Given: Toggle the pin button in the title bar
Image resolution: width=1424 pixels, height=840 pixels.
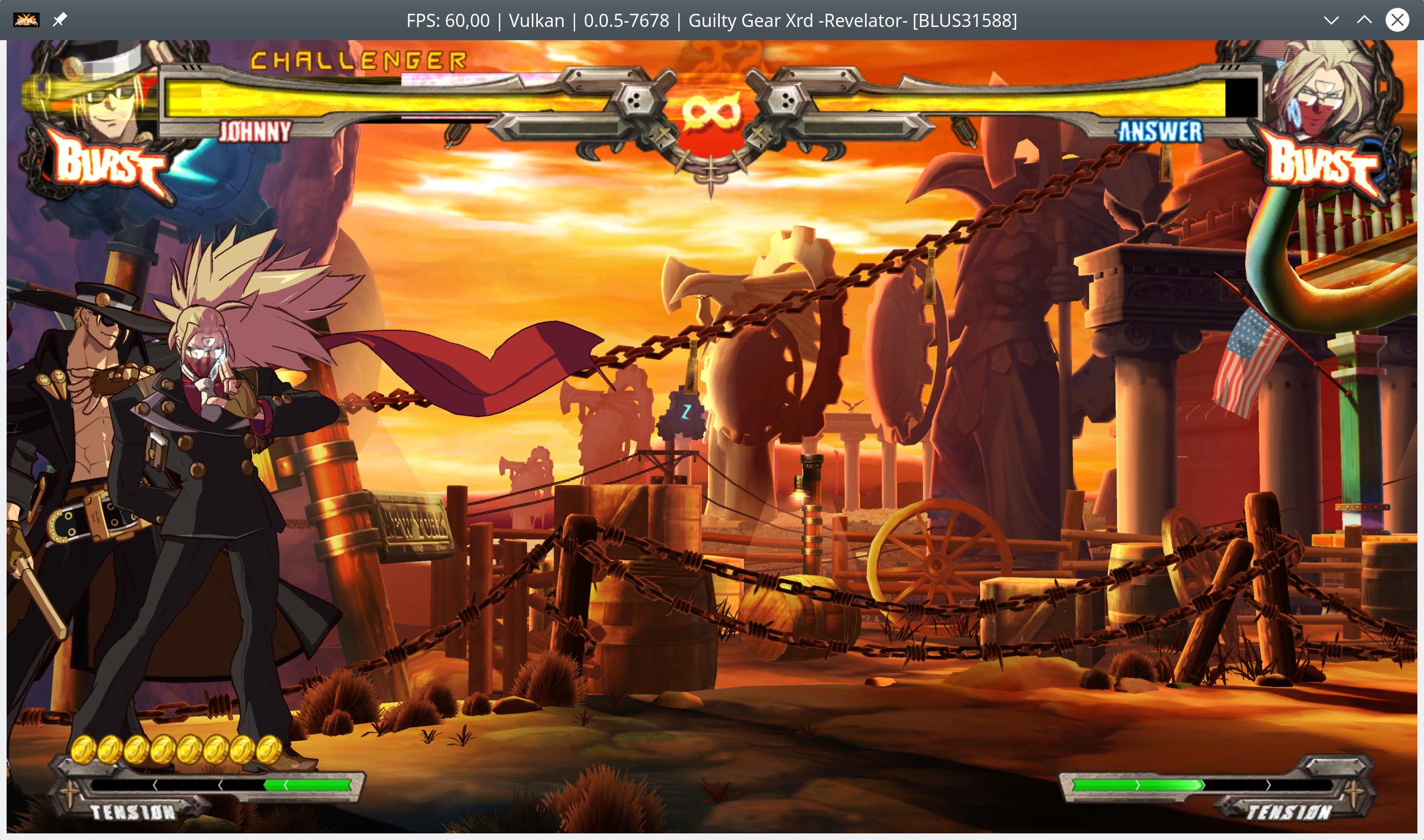Looking at the screenshot, I should (x=59, y=19).
